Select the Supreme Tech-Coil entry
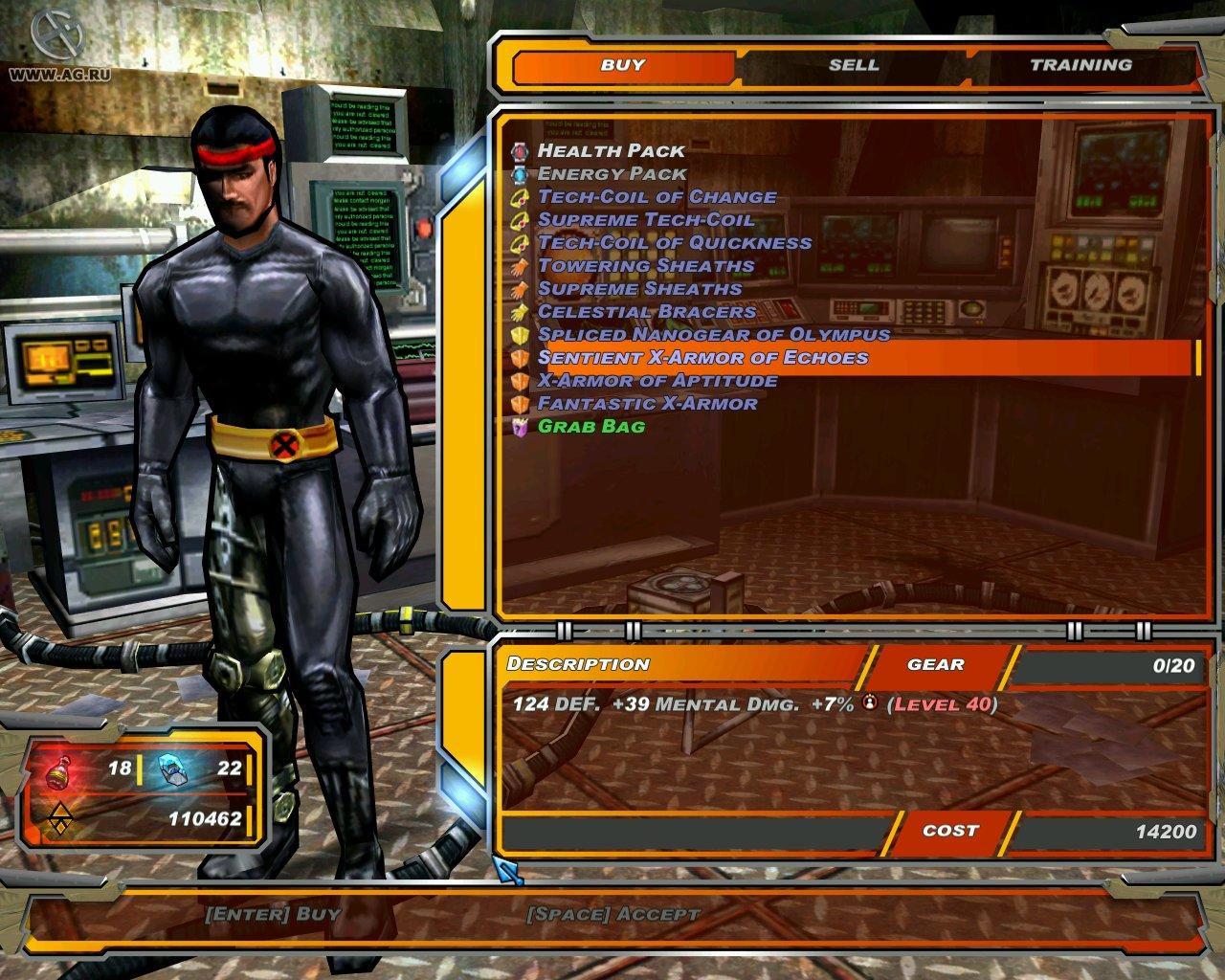Image resolution: width=1225 pixels, height=980 pixels. 646,219
